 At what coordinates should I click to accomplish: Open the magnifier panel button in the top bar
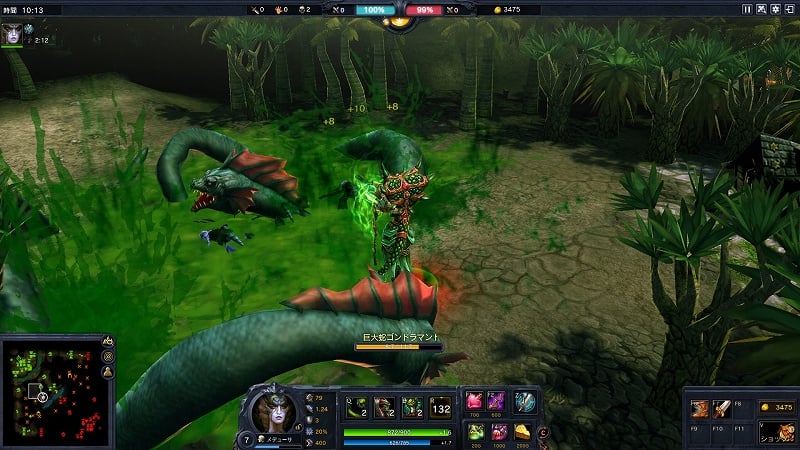coord(760,9)
